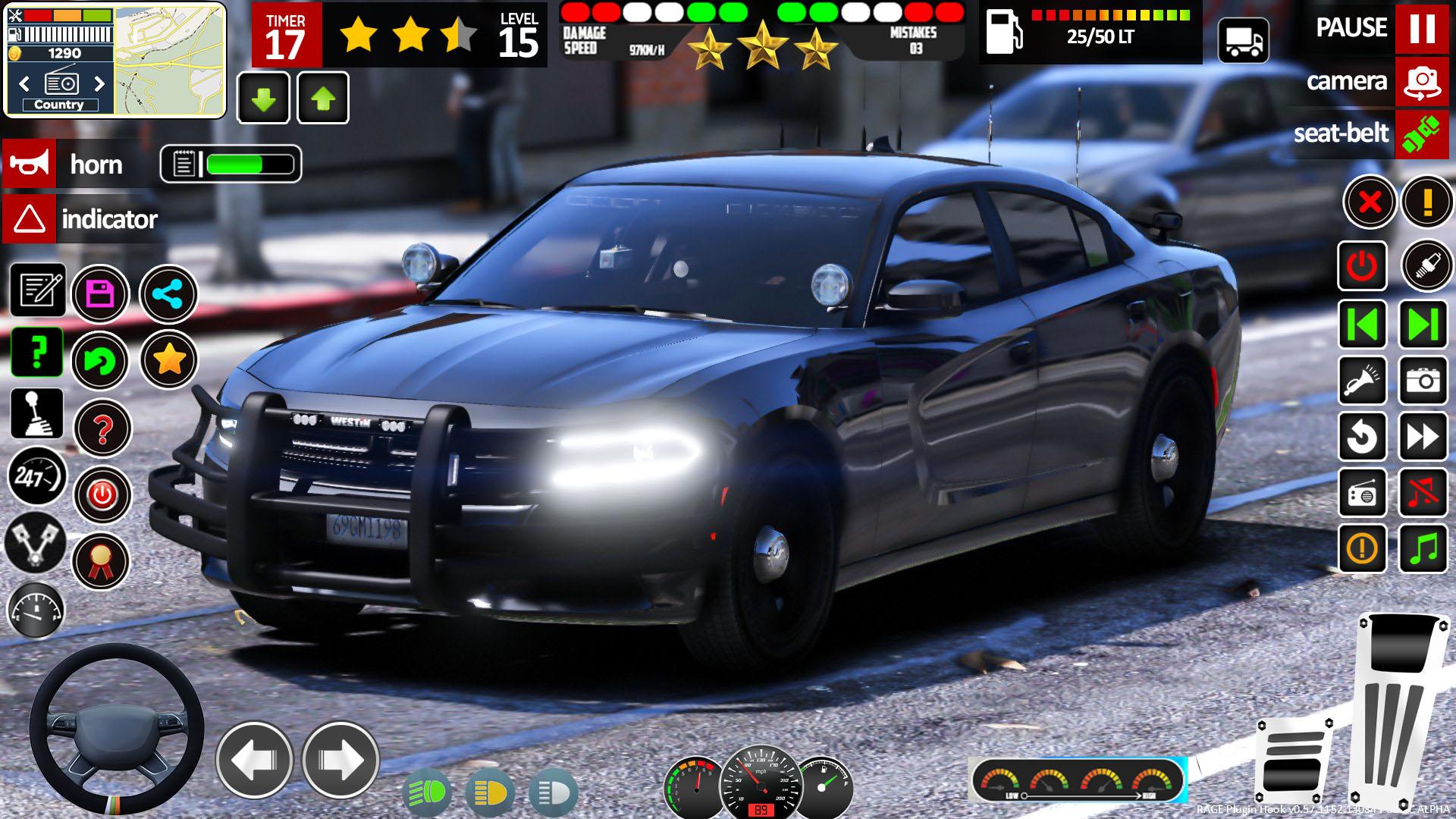
Task: Switch to next radio station
Action: point(99,83)
